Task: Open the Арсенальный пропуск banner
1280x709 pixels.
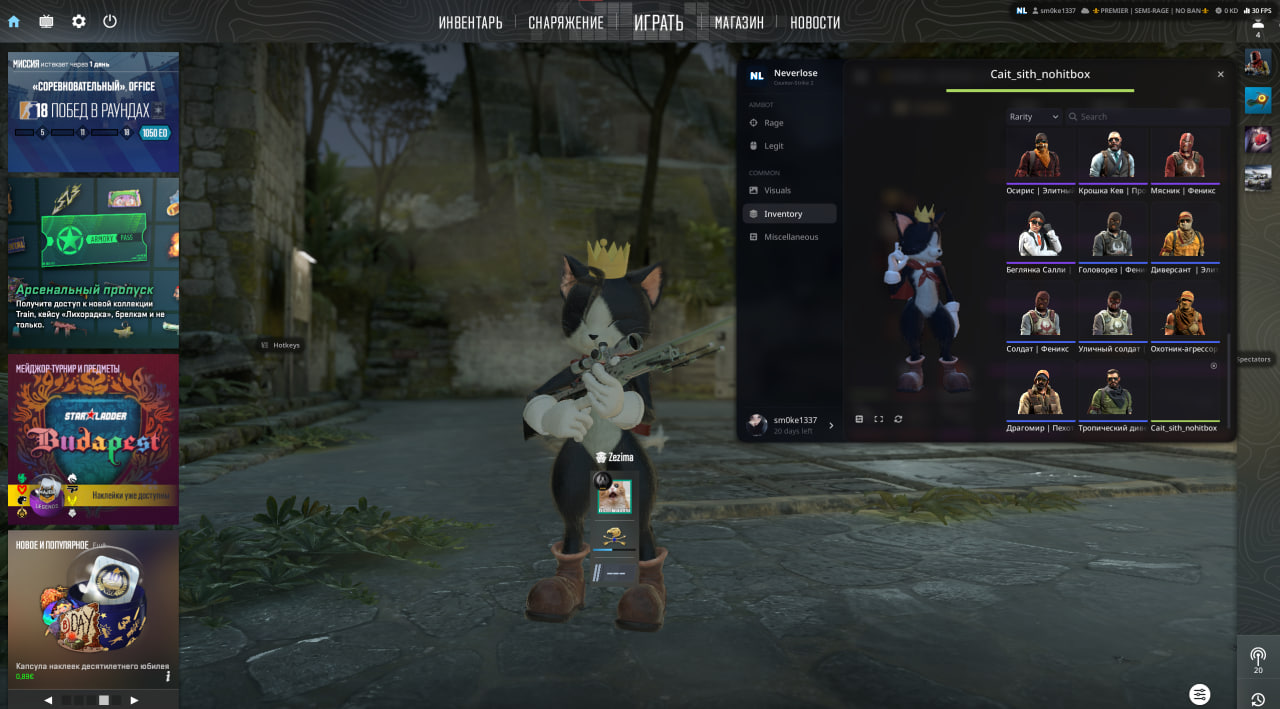Action: click(93, 262)
